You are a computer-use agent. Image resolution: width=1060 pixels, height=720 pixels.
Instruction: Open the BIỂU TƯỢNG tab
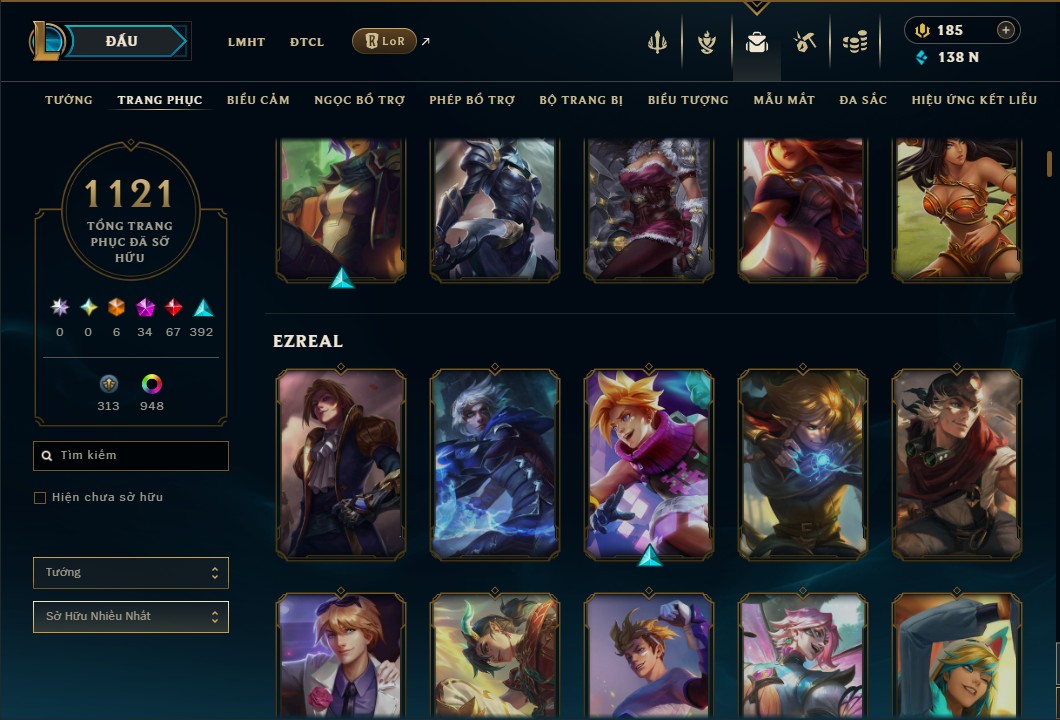tap(688, 100)
